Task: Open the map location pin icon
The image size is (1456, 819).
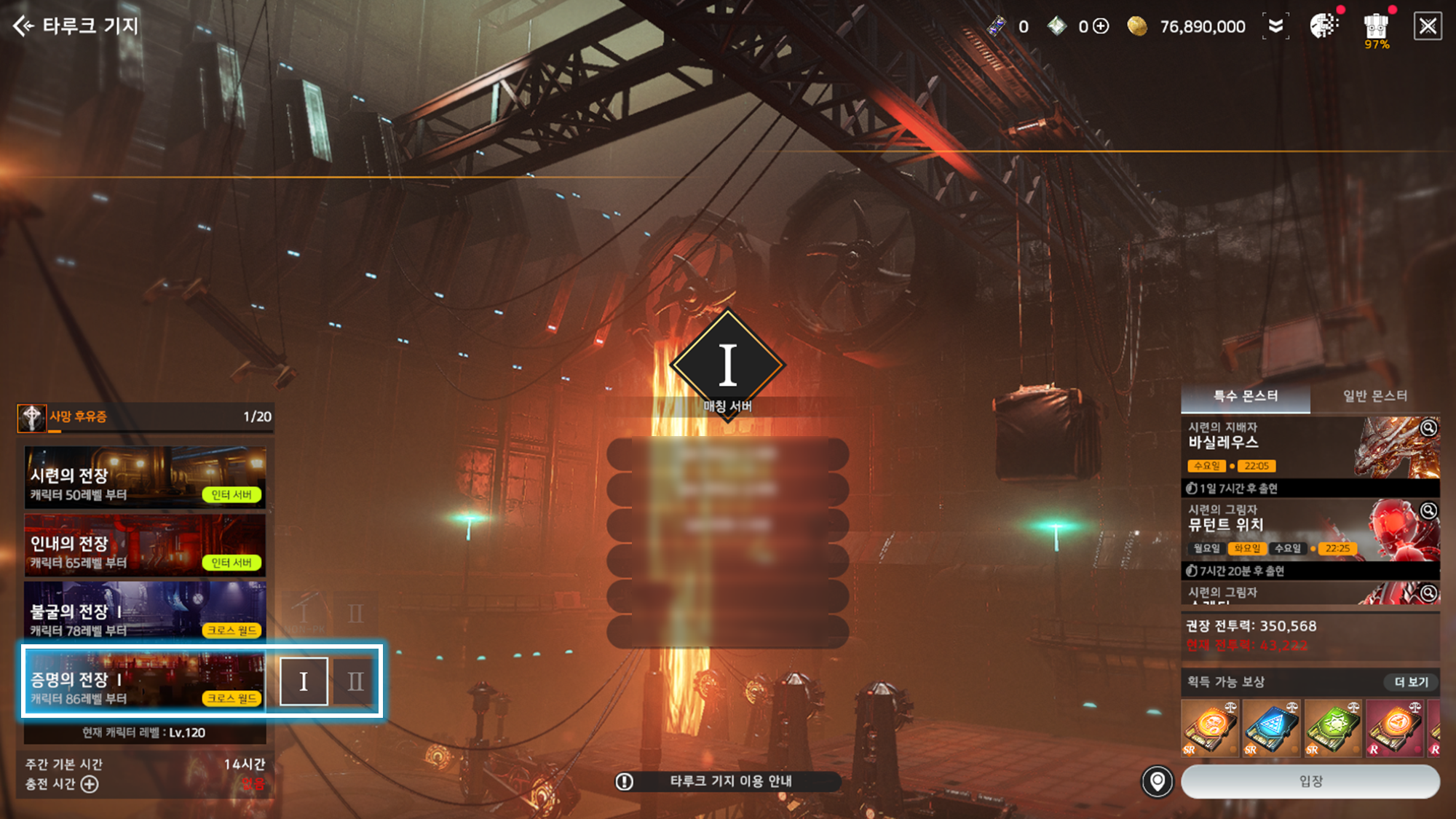Action: (x=1157, y=781)
